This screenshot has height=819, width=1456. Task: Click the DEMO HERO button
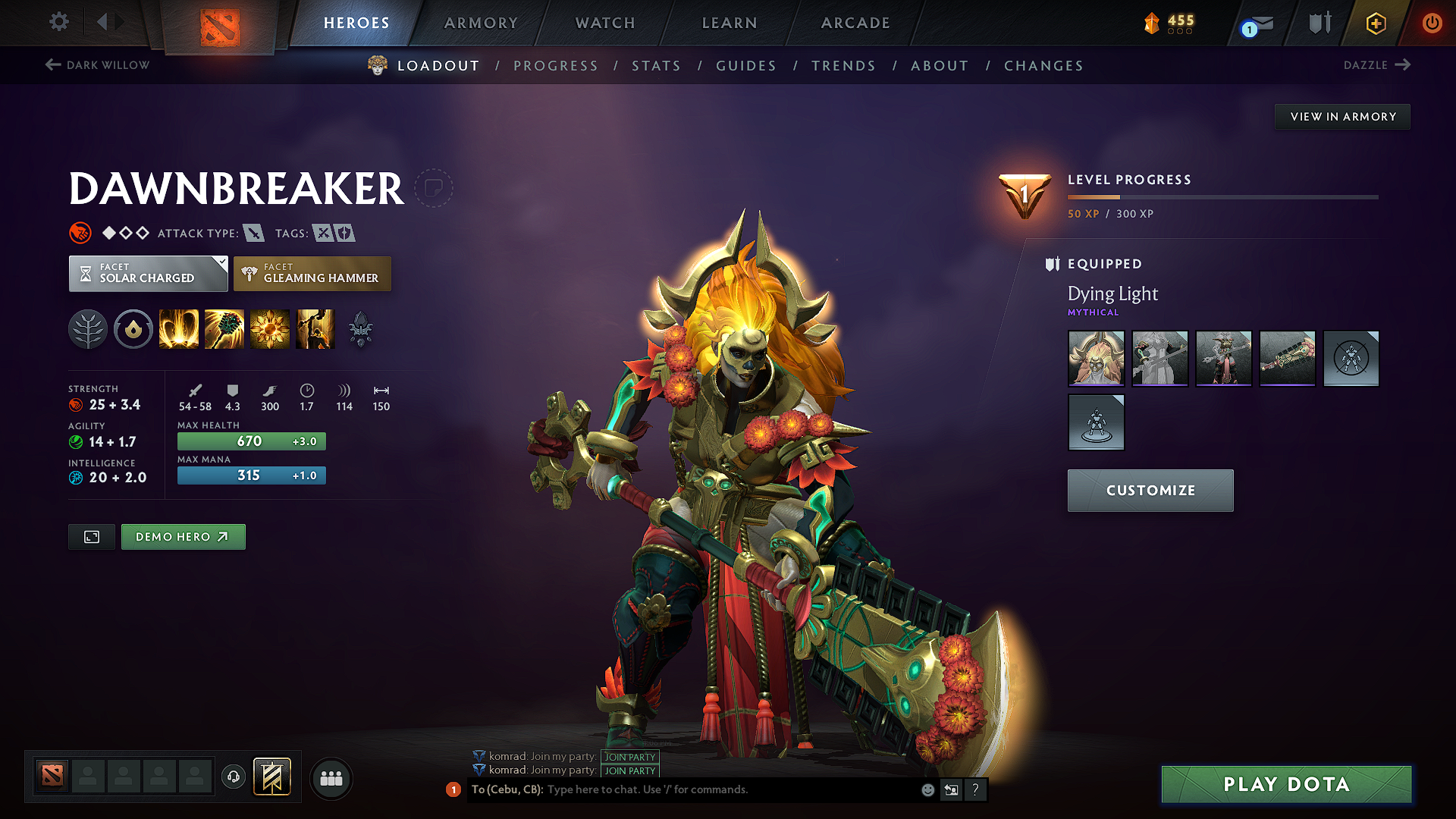coord(183,536)
